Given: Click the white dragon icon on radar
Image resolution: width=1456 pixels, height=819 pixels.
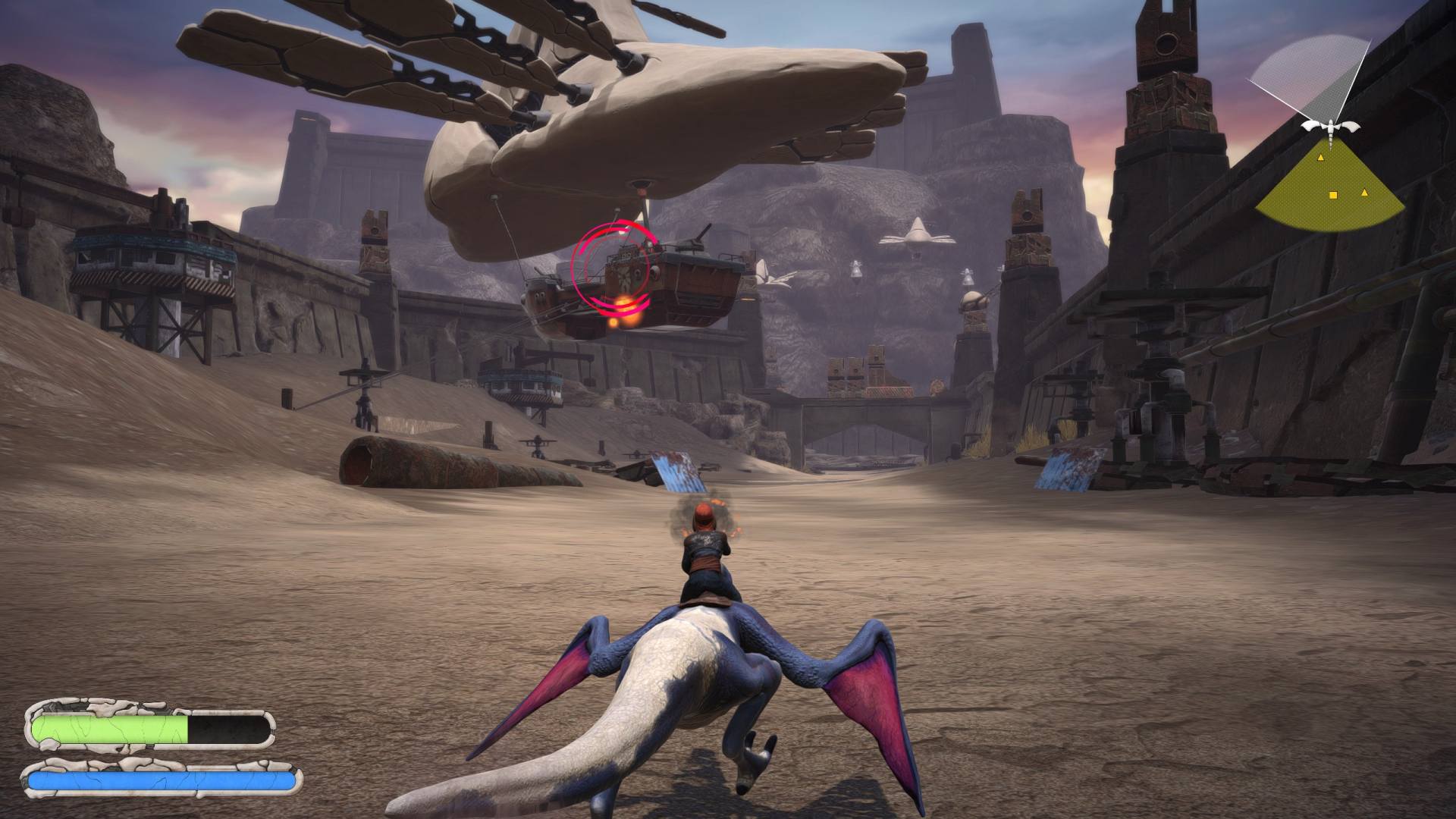Looking at the screenshot, I should tap(1331, 128).
